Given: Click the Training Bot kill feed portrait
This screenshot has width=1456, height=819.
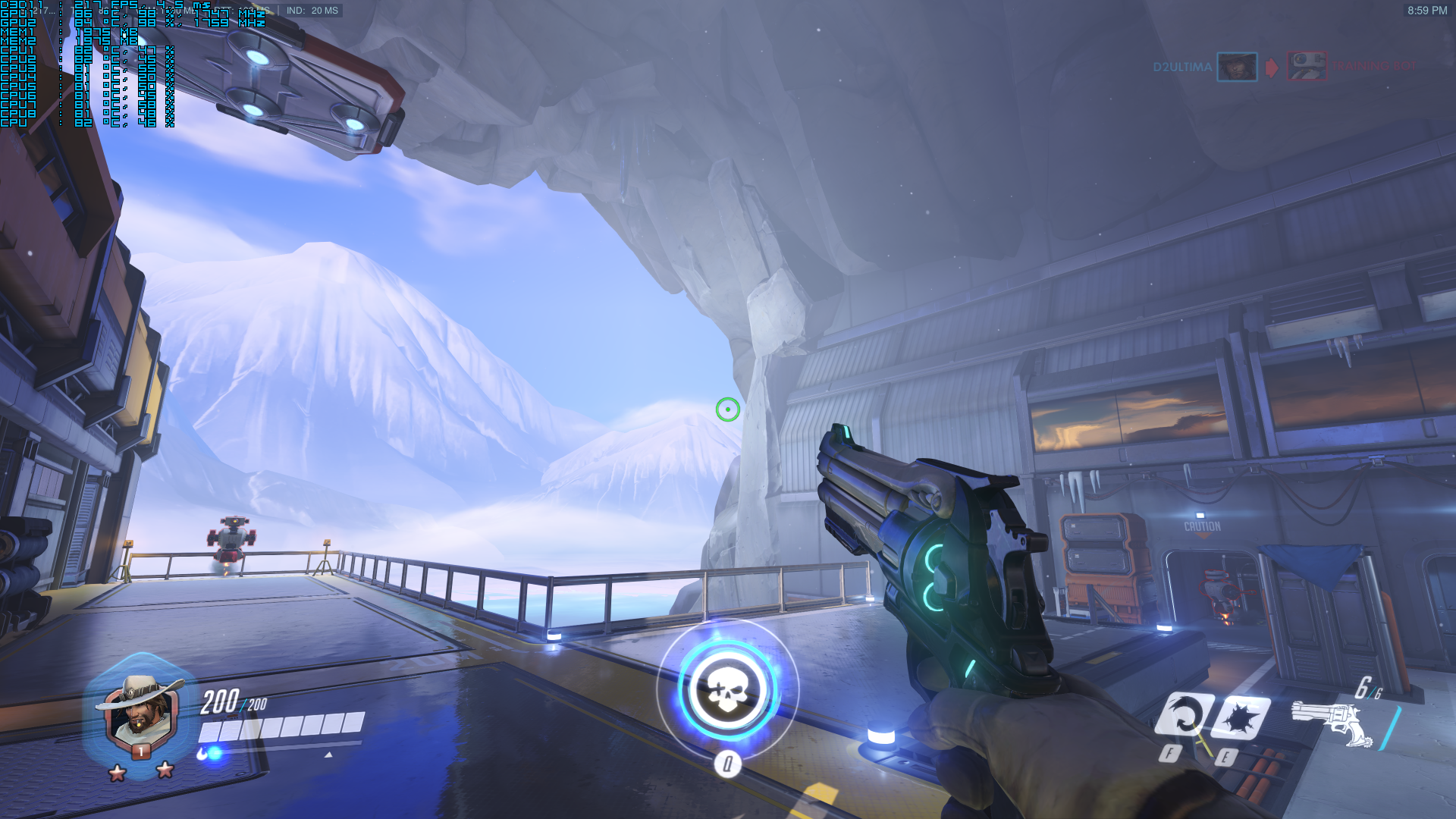Looking at the screenshot, I should 1307,67.
